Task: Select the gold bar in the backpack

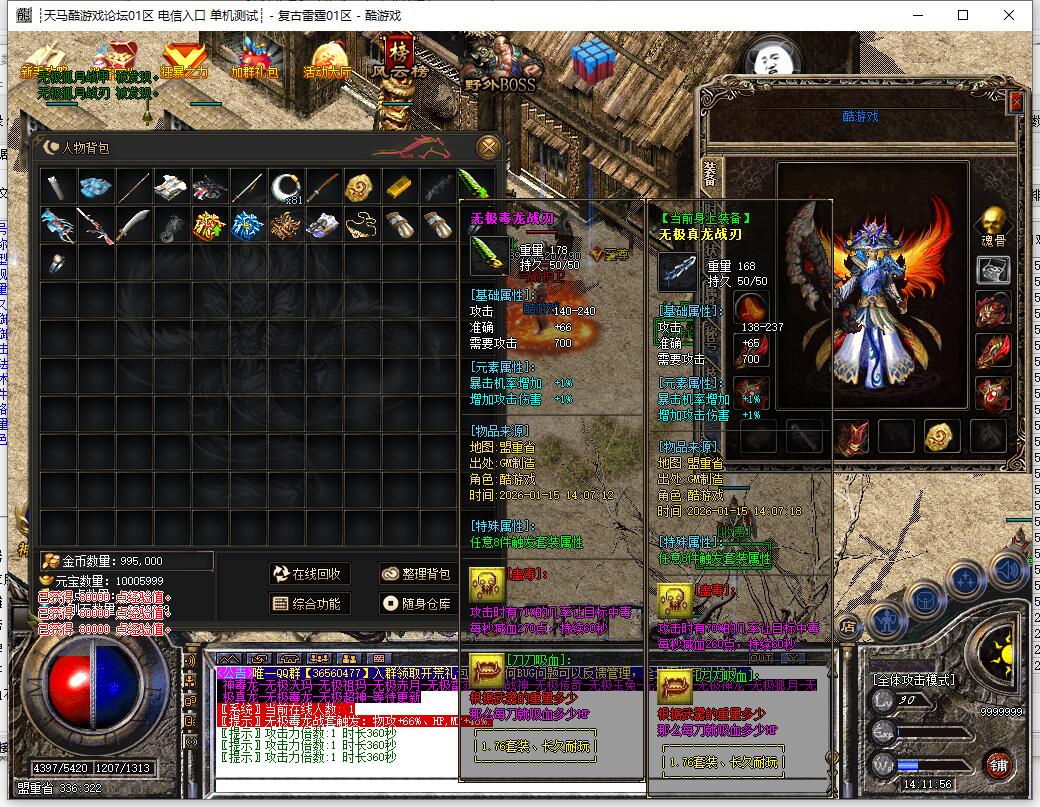Action: coord(399,187)
